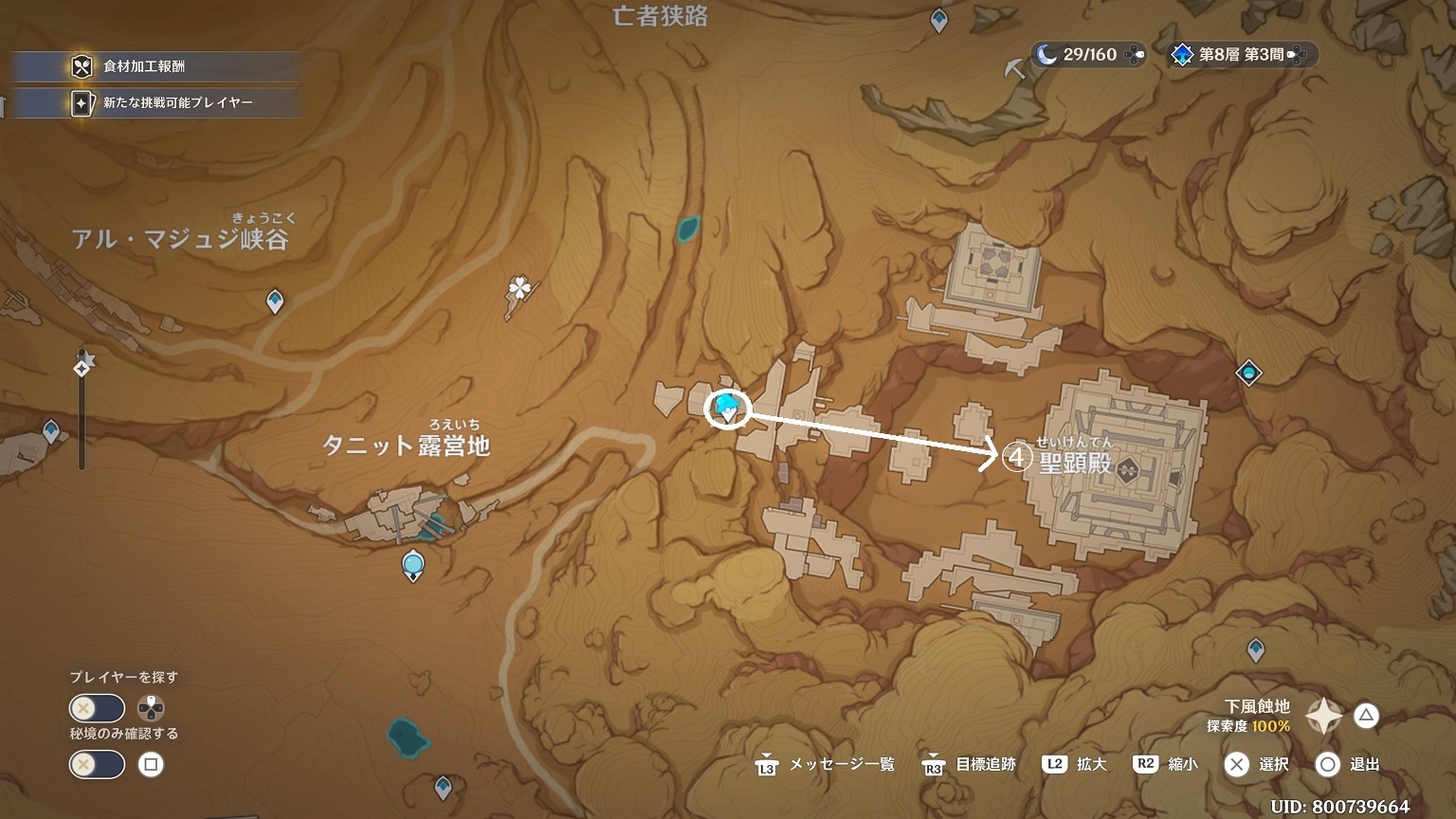Toggle the プレイヤーを探す switch
The width and height of the screenshot is (1456, 819).
coord(97,708)
